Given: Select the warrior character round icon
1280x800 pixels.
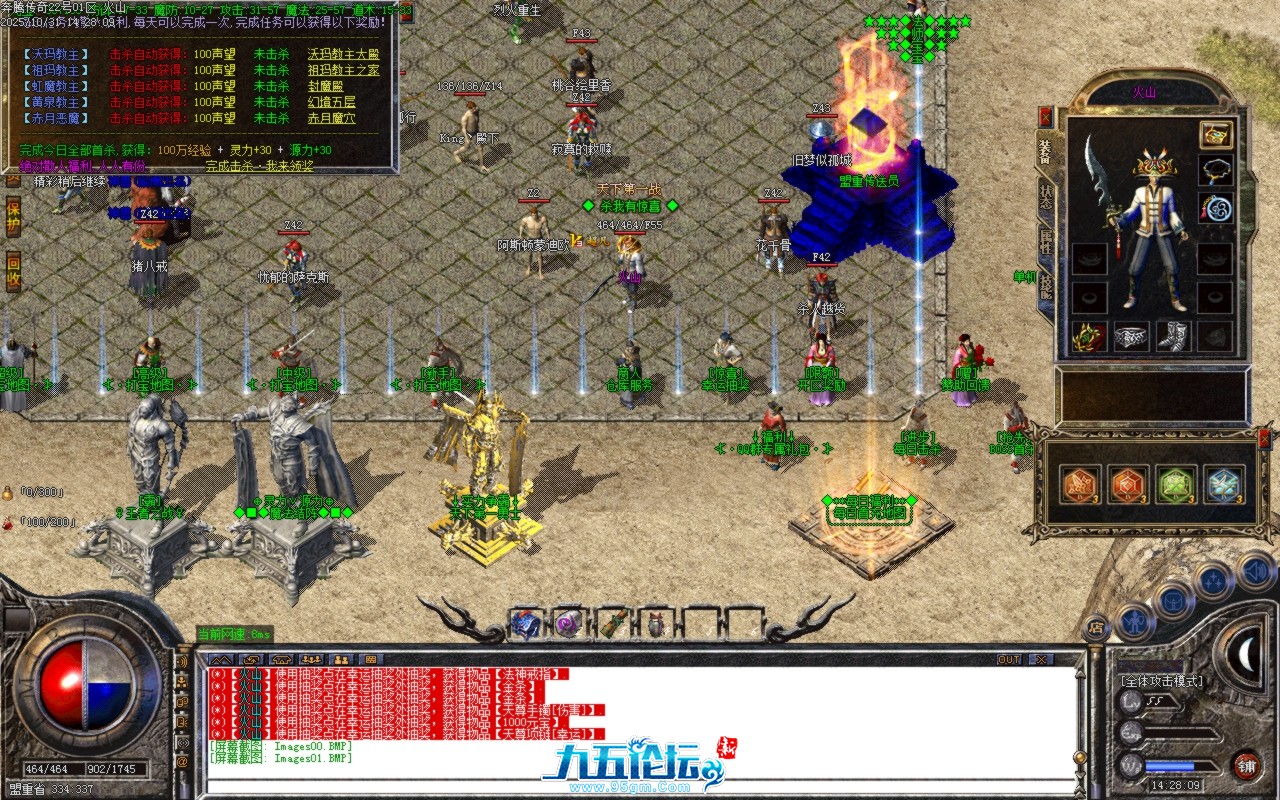Looking at the screenshot, I should (1134, 622).
